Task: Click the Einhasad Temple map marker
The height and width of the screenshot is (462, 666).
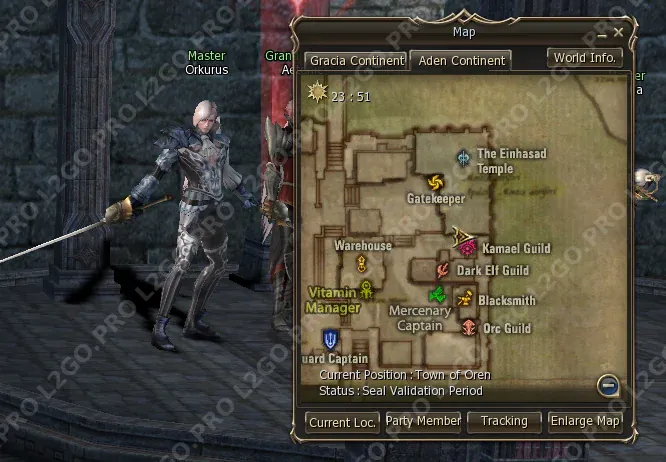Action: click(463, 157)
